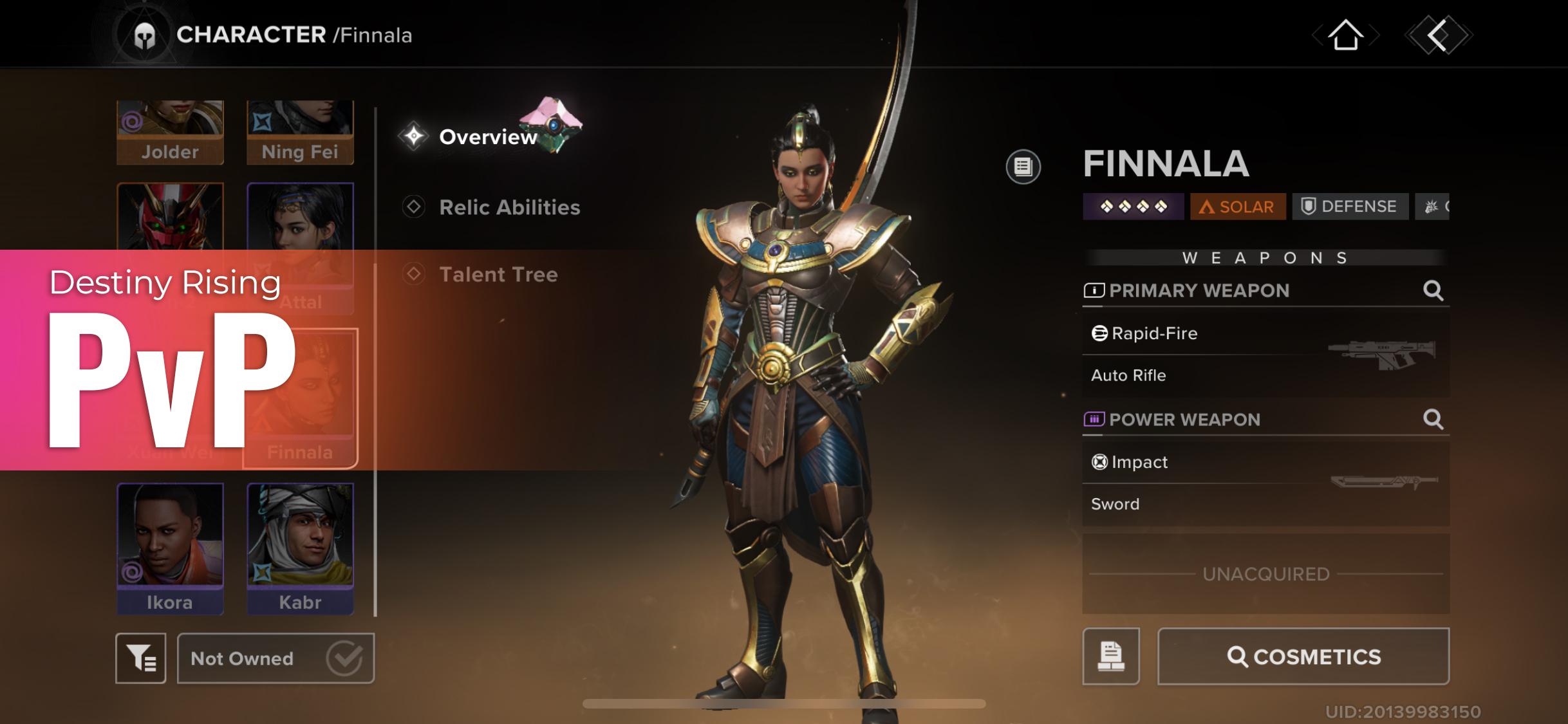Screen dimensions: 1568x724
Task: Open the character lore notes icon beside FINNALA
Action: [x=1023, y=166]
